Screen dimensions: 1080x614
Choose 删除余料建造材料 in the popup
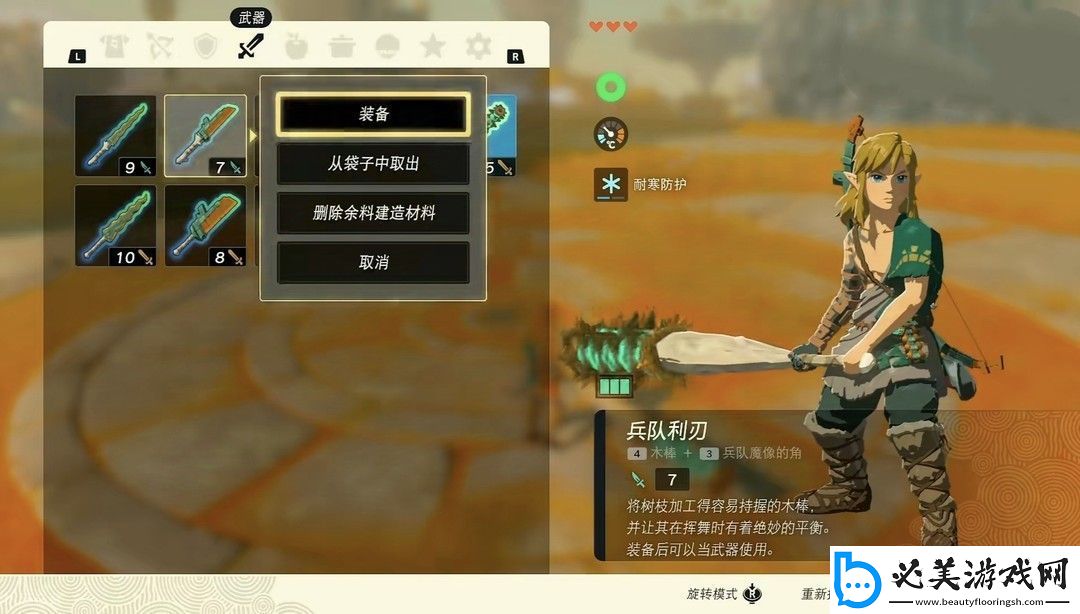pyautogui.click(x=373, y=212)
